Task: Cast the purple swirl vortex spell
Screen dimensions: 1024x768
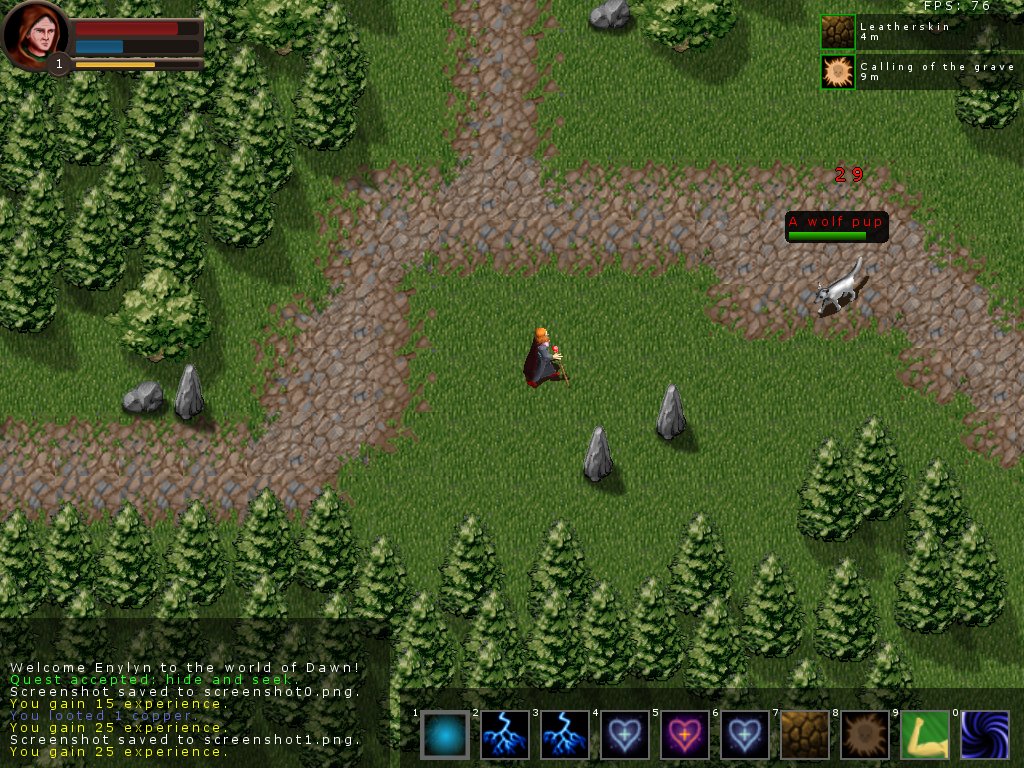Action: point(985,735)
